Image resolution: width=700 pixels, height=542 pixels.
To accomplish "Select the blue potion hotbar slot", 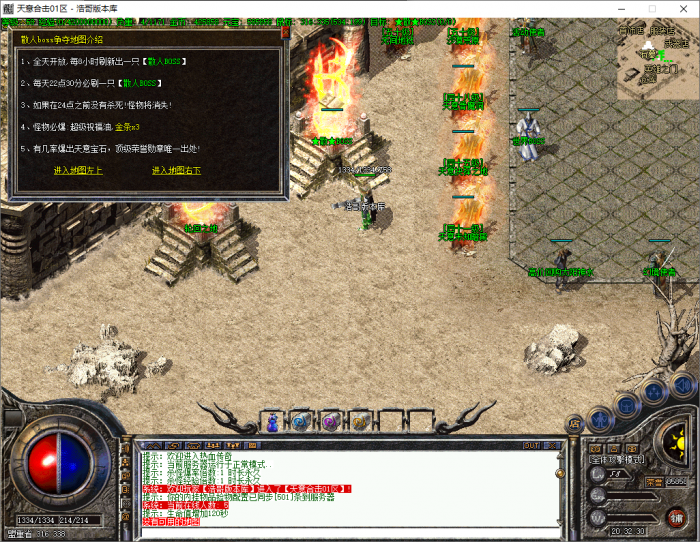I will point(271,422).
